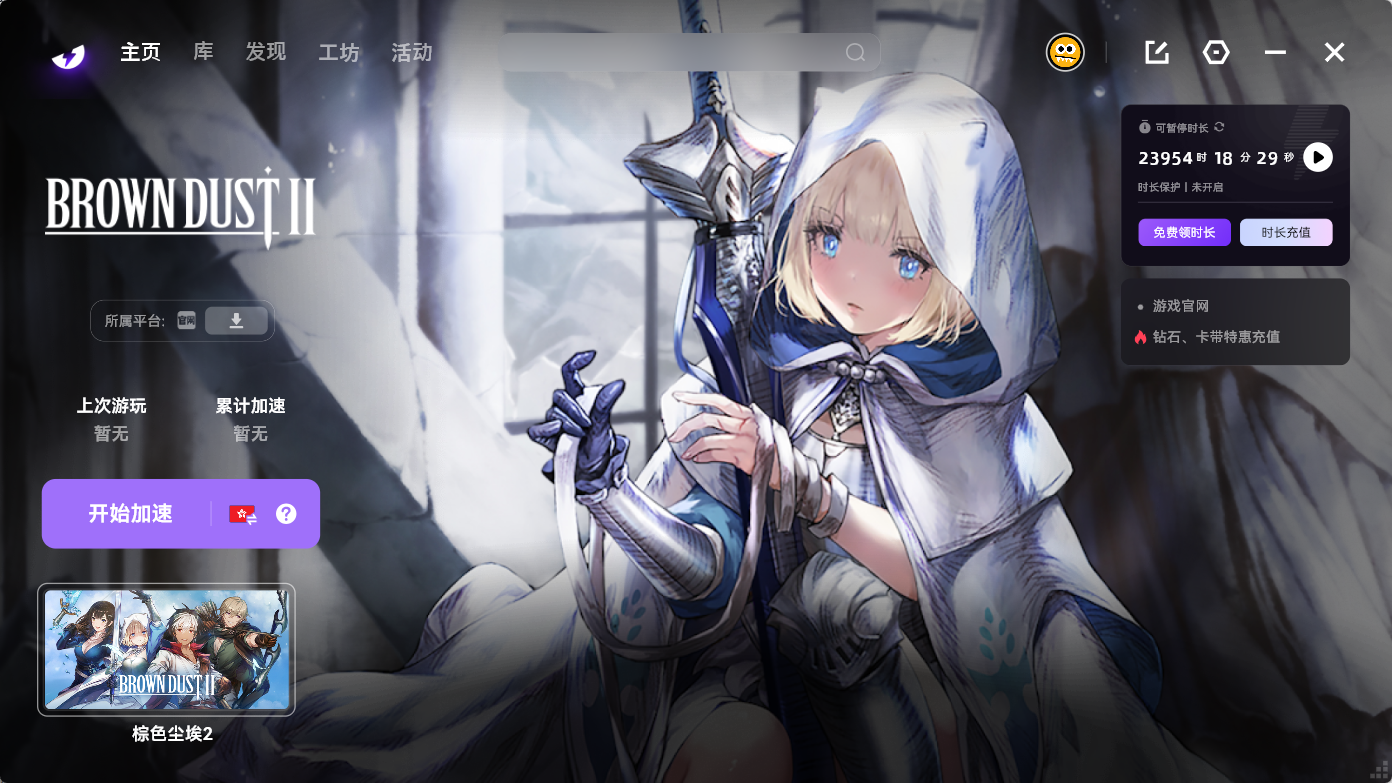Viewport: 1392px width, 783px height.
Task: Switch to the 主页 tab
Action: (140, 52)
